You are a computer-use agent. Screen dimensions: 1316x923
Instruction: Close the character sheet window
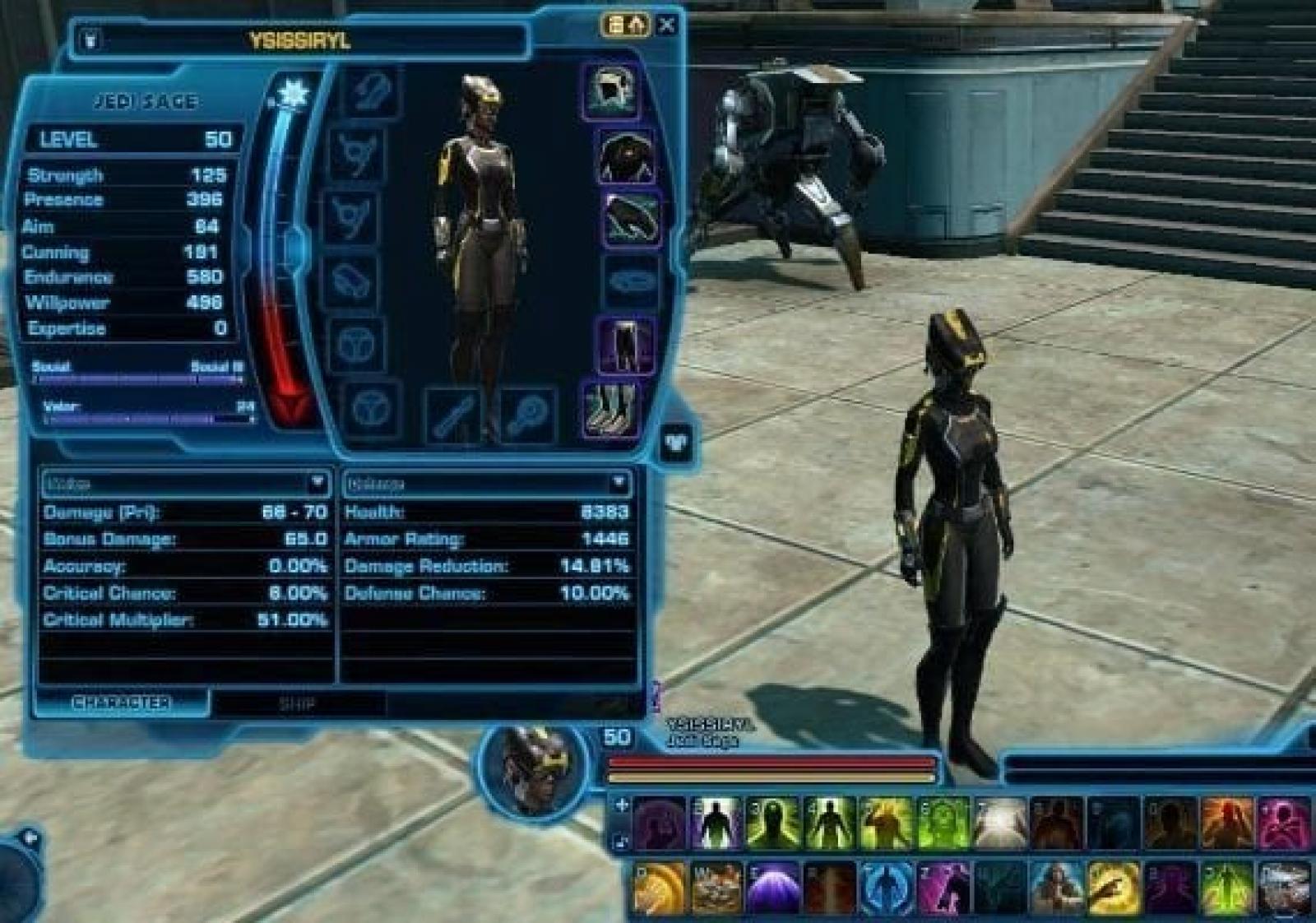667,25
